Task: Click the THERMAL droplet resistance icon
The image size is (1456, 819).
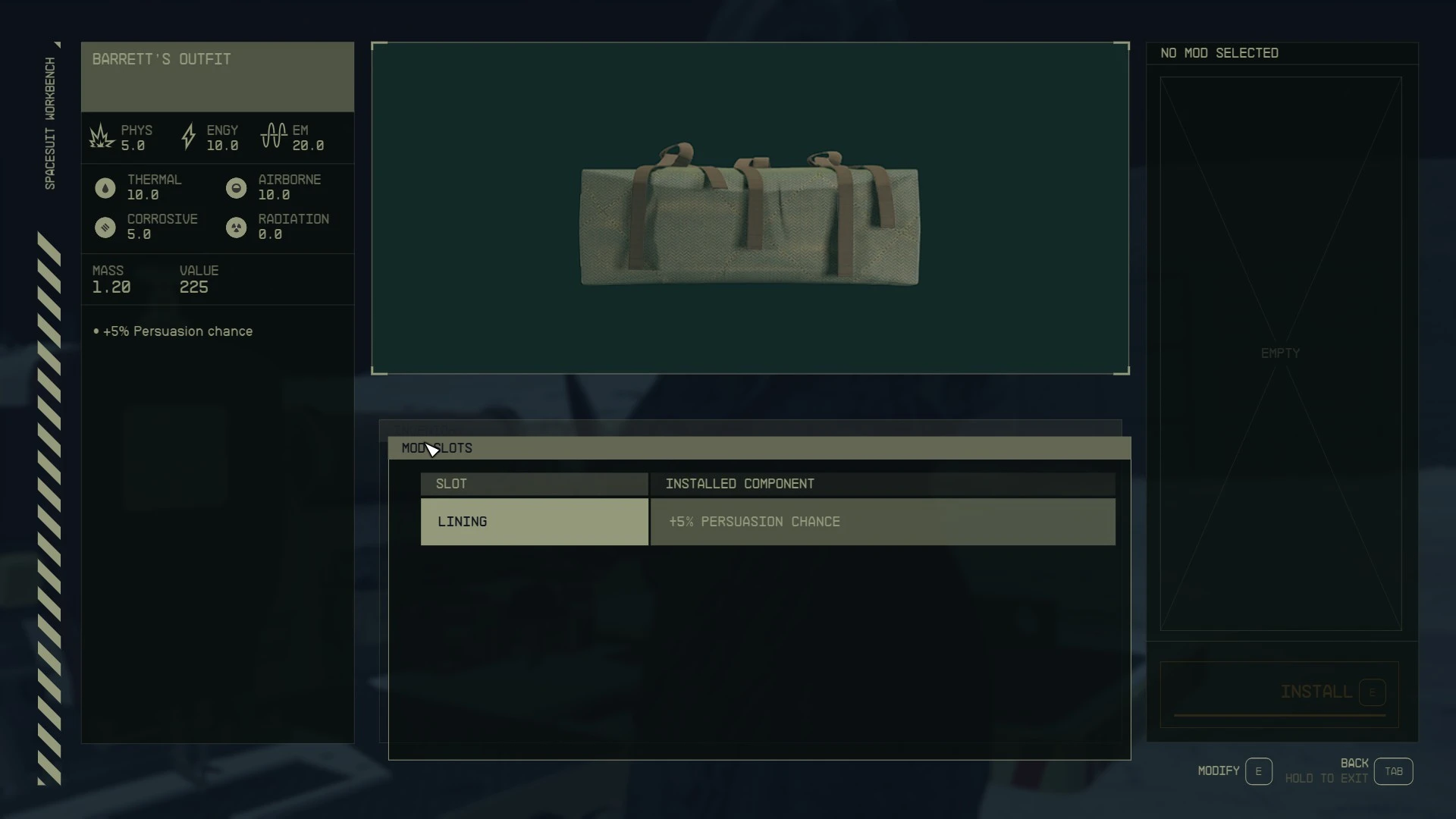Action: point(105,187)
